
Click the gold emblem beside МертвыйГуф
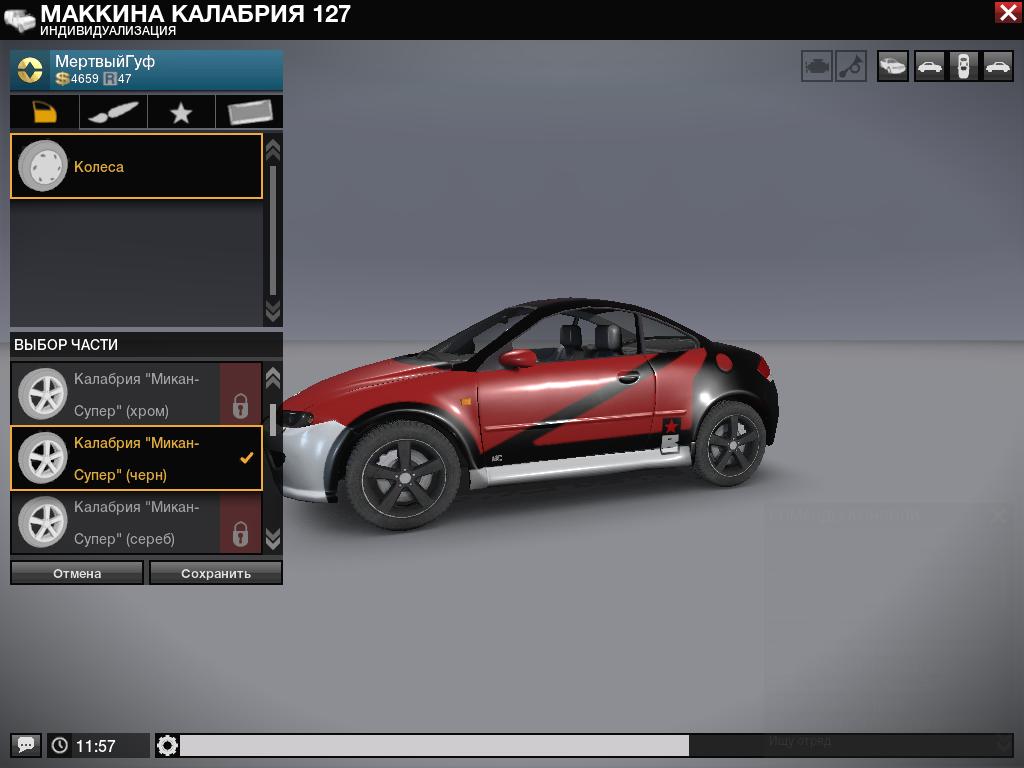pyautogui.click(x=31, y=71)
